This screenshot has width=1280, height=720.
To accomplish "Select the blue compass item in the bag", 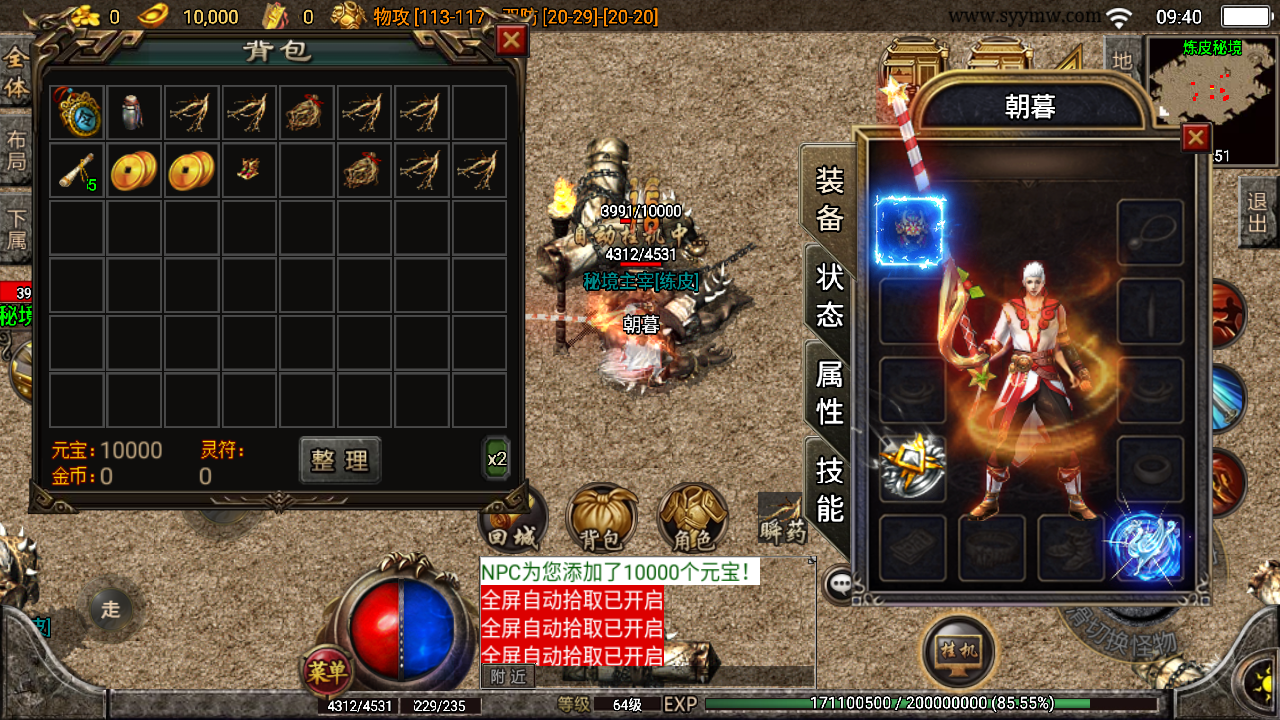I will [77, 111].
